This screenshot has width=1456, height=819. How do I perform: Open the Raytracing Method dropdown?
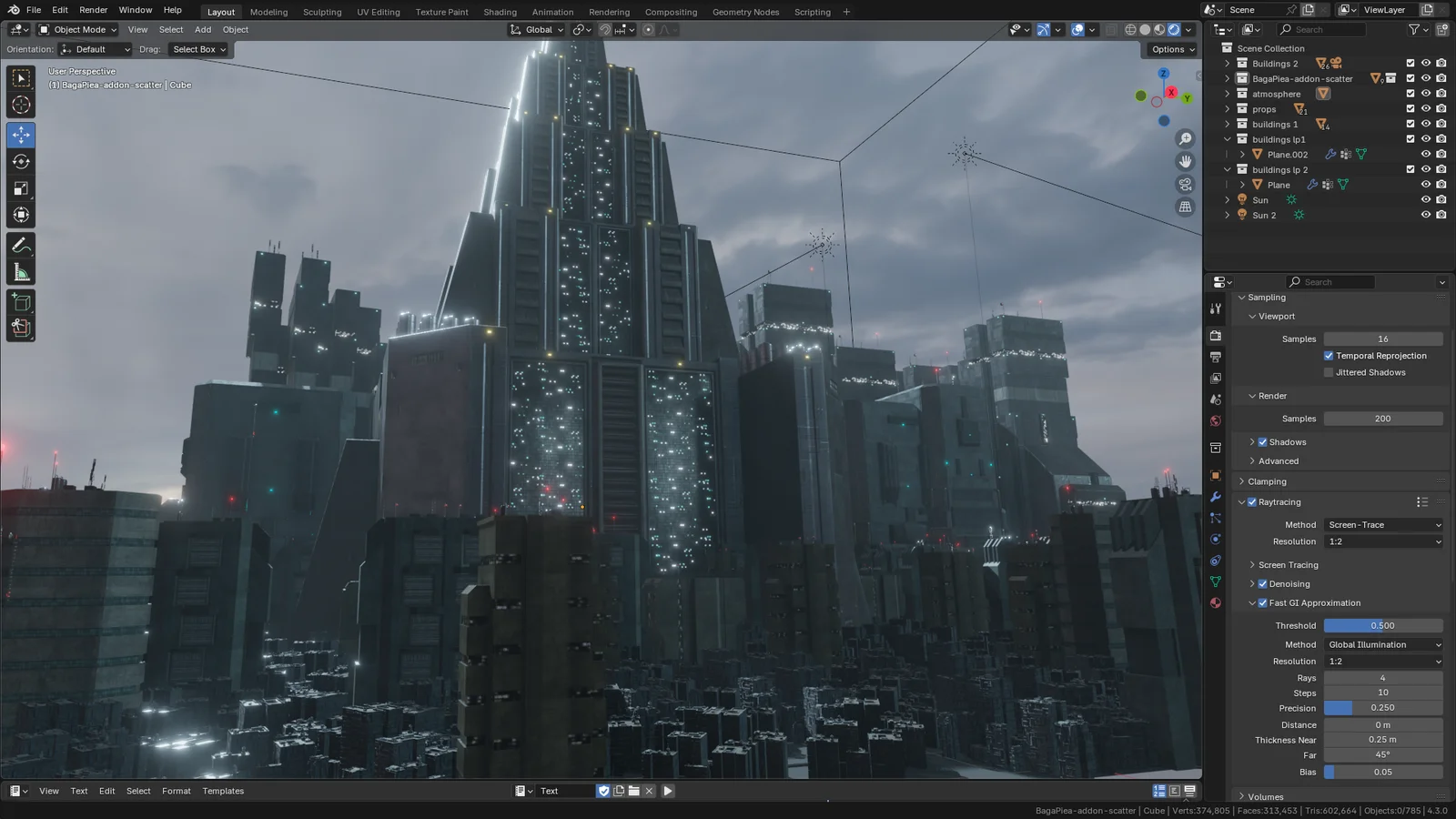[x=1383, y=524]
